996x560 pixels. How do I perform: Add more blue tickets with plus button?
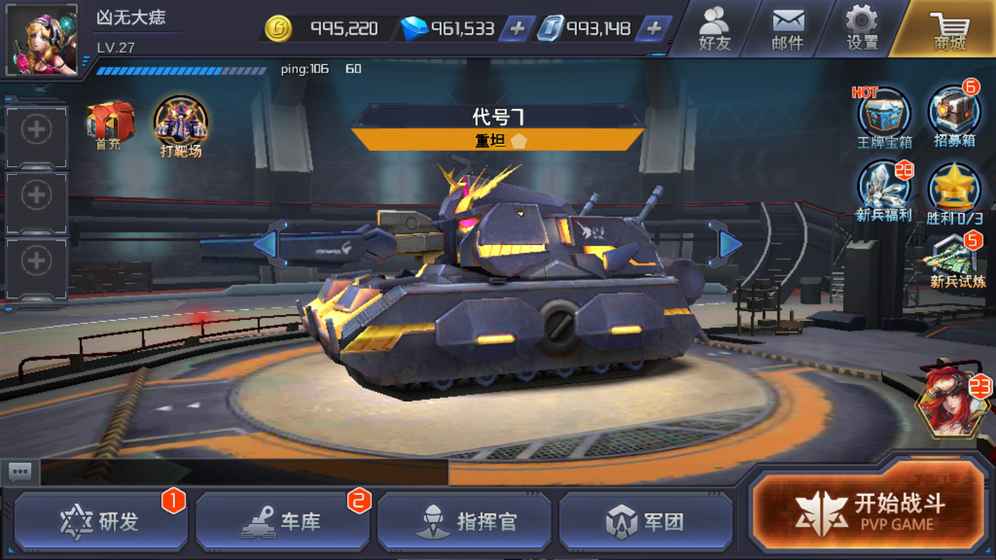pos(653,29)
